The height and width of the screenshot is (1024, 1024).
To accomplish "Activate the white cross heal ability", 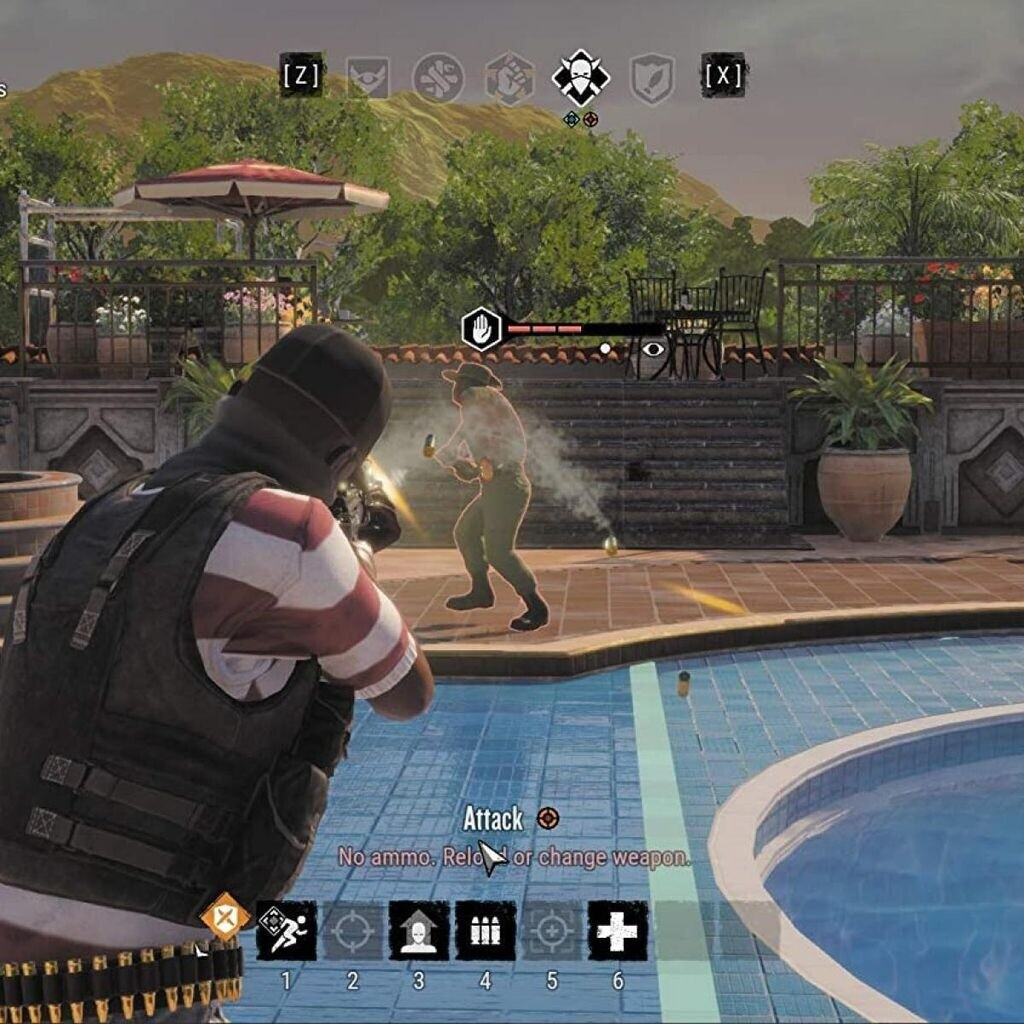I will (x=617, y=930).
